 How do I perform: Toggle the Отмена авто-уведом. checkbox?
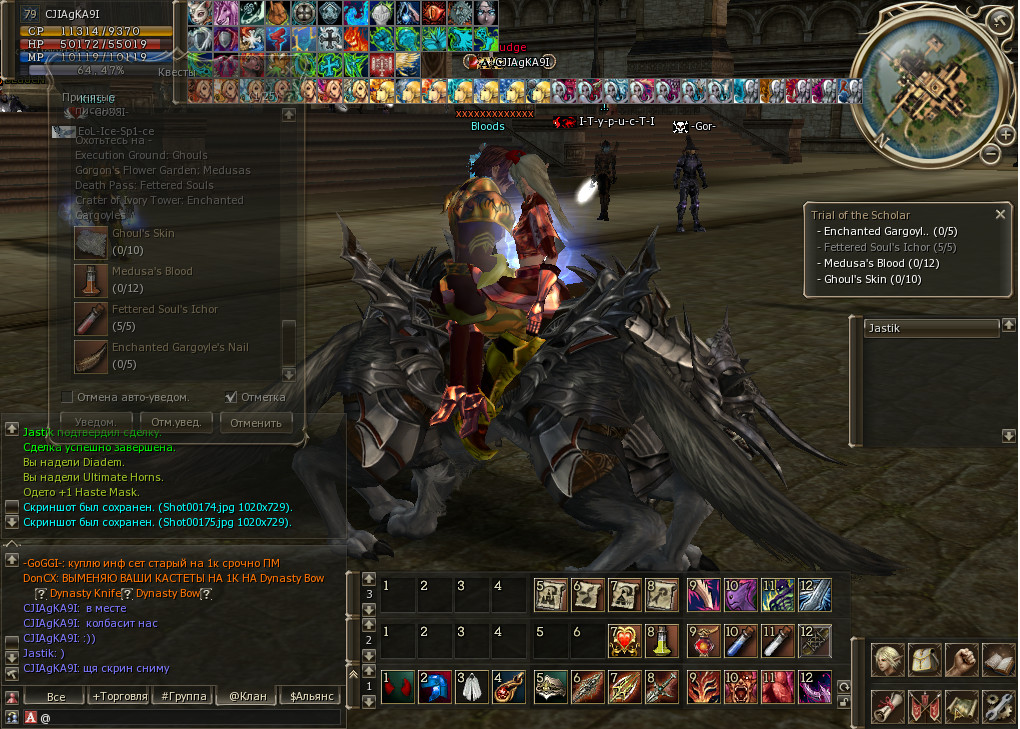68,397
